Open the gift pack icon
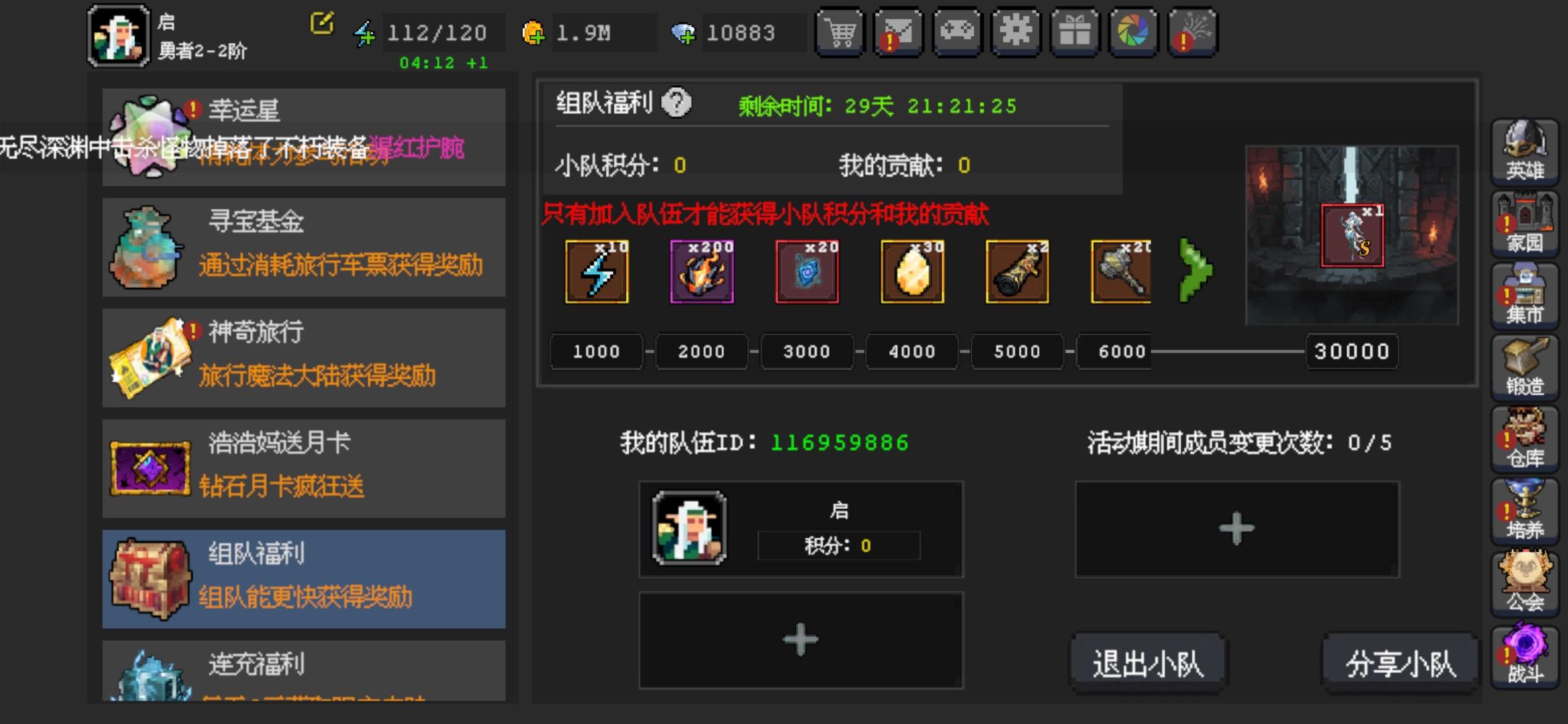The height and width of the screenshot is (724, 1568). (1075, 33)
